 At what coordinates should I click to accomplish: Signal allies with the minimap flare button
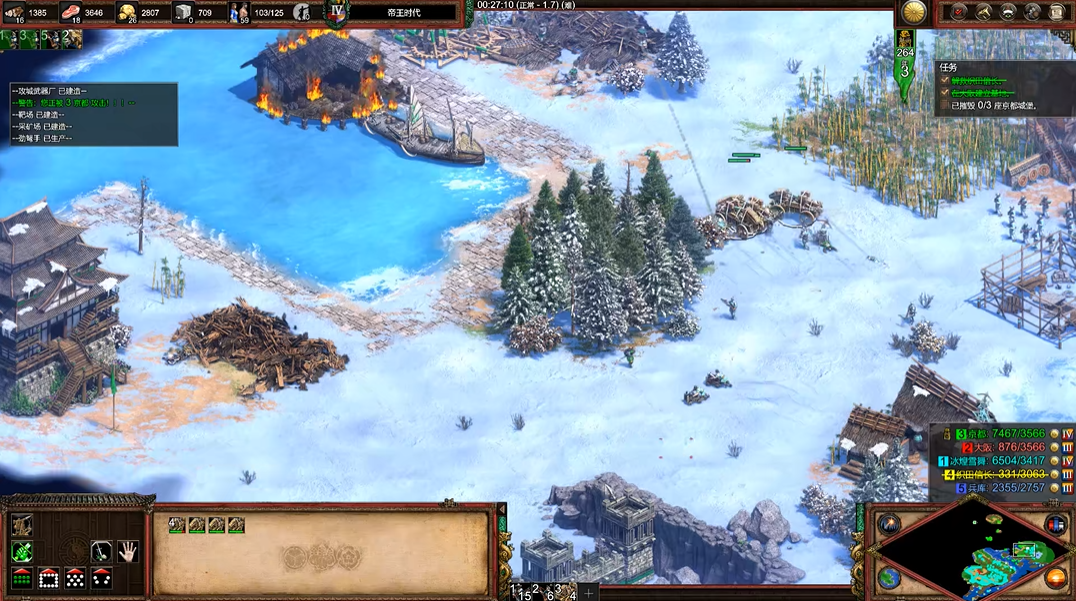coord(889,524)
